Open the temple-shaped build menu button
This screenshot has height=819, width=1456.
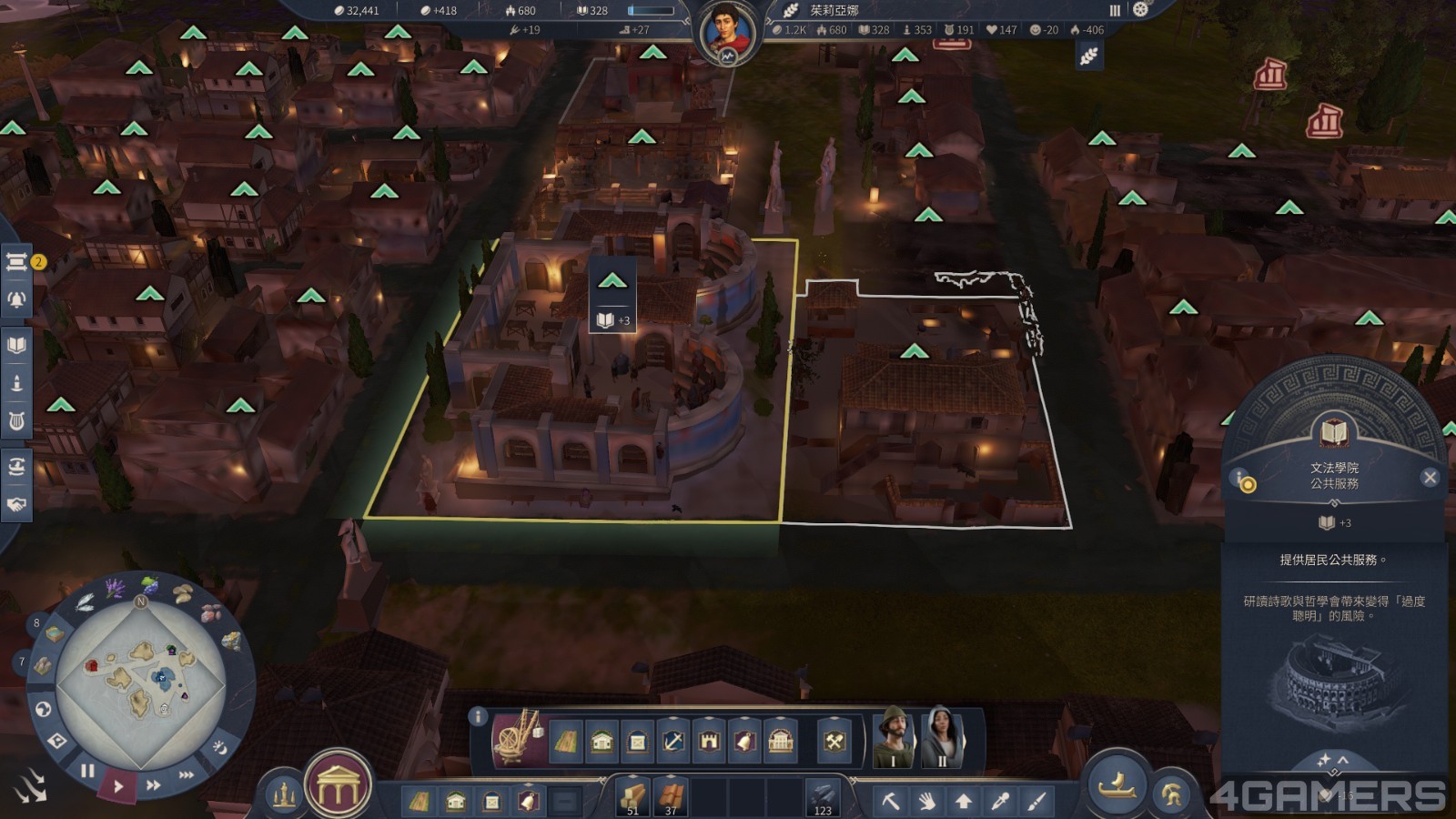[338, 786]
